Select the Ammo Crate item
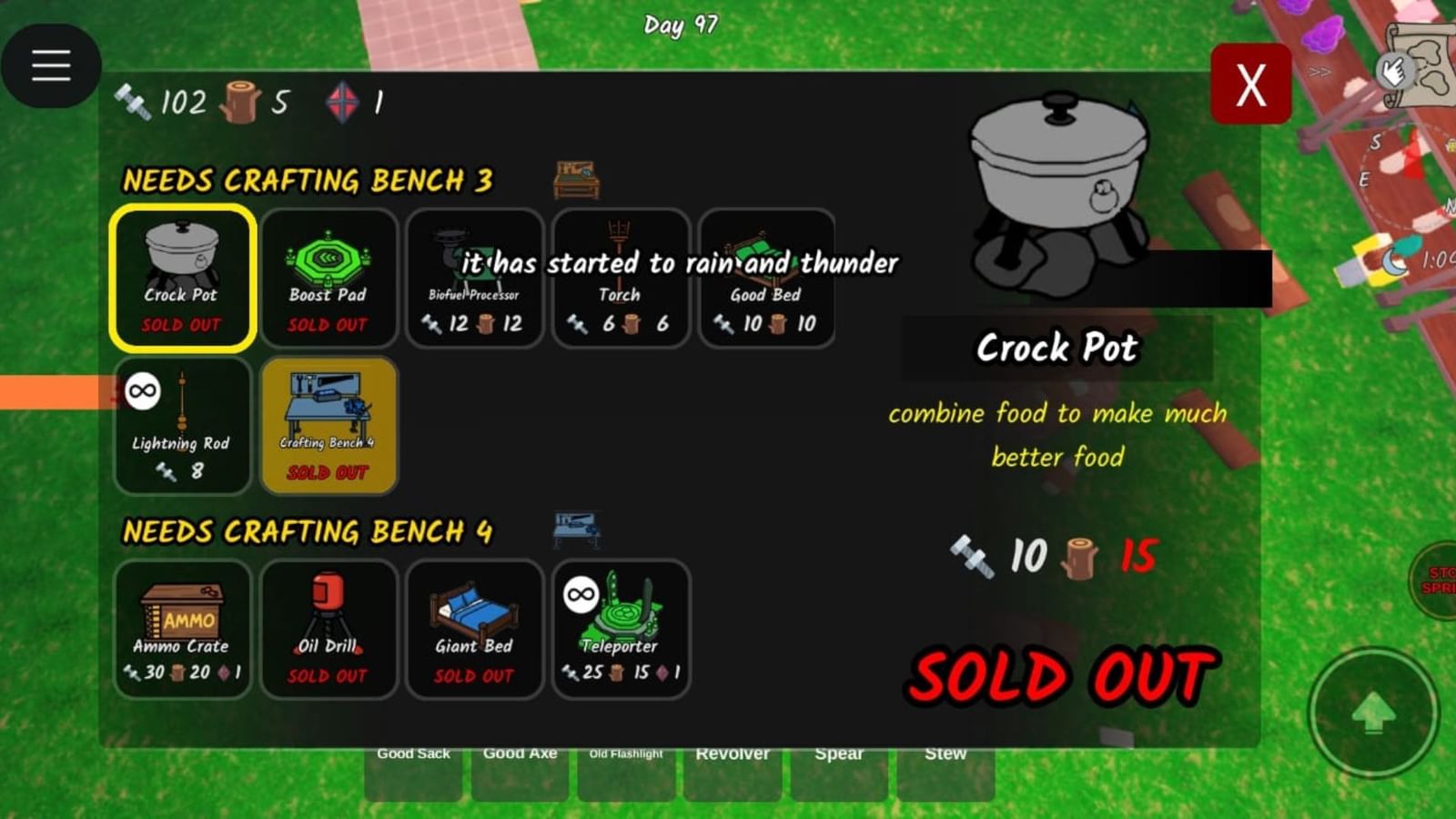 coord(182,628)
